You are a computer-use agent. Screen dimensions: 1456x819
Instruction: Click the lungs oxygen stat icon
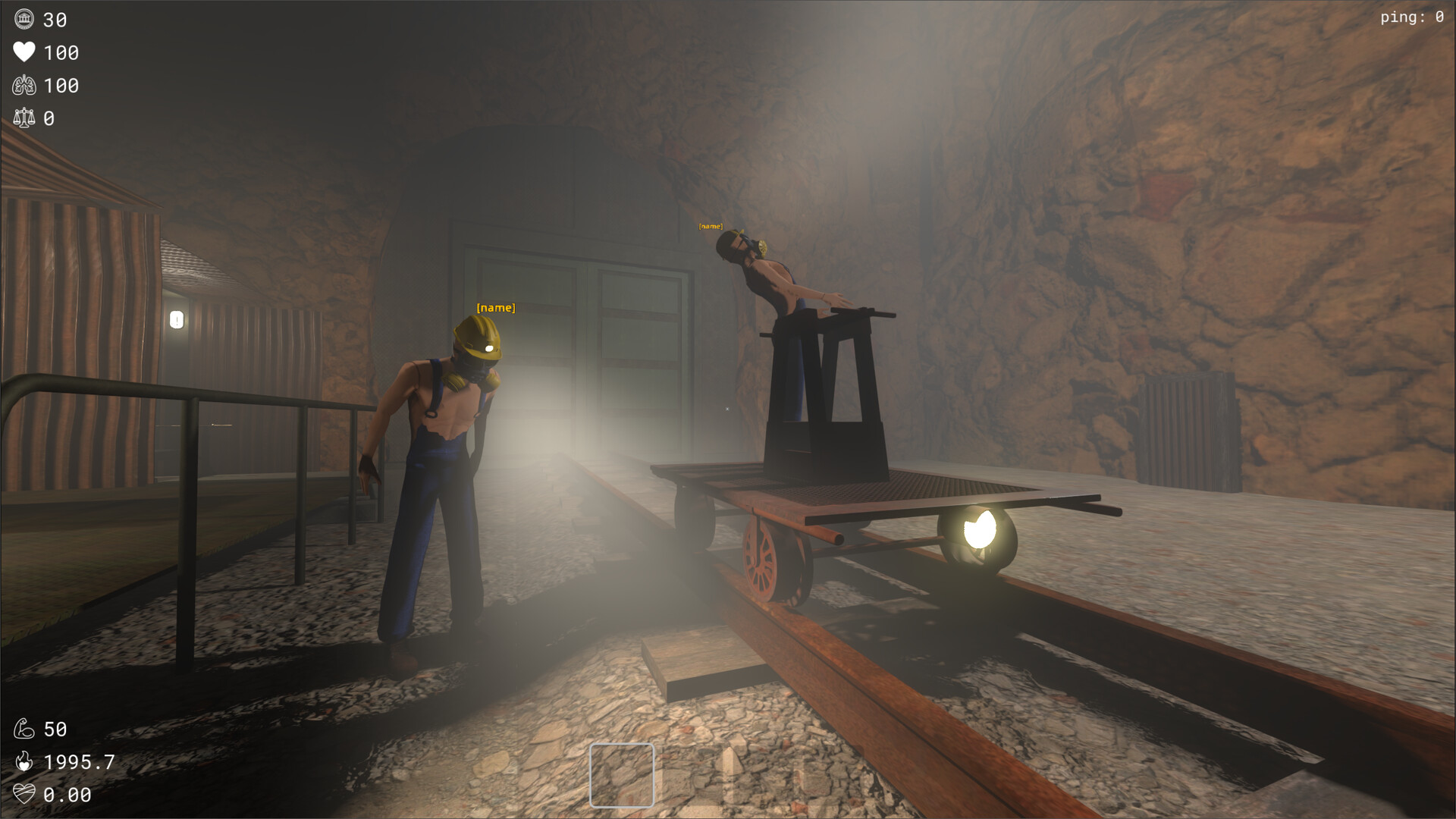click(x=25, y=86)
